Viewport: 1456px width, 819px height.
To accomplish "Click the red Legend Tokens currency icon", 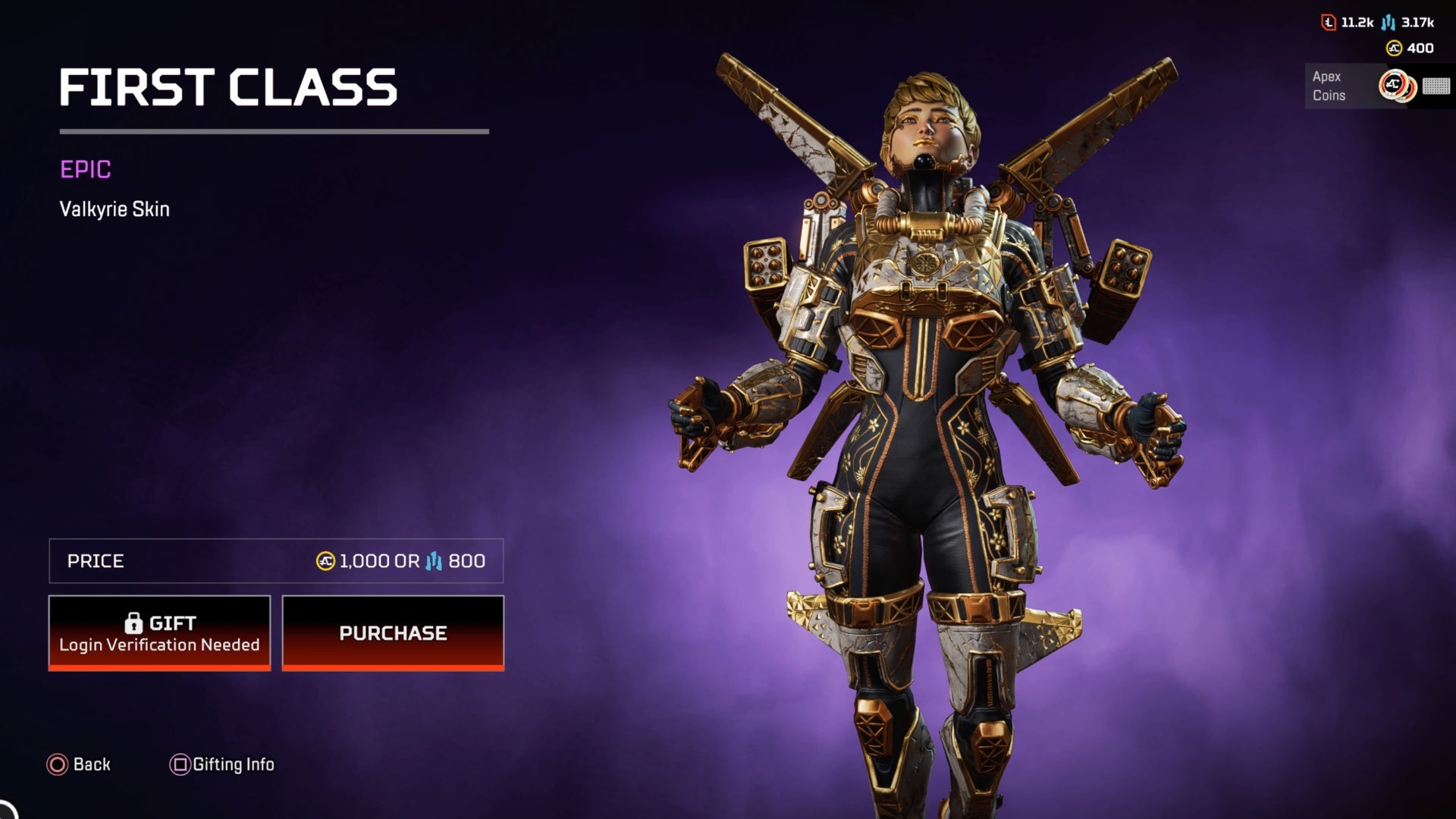I will click(1329, 23).
